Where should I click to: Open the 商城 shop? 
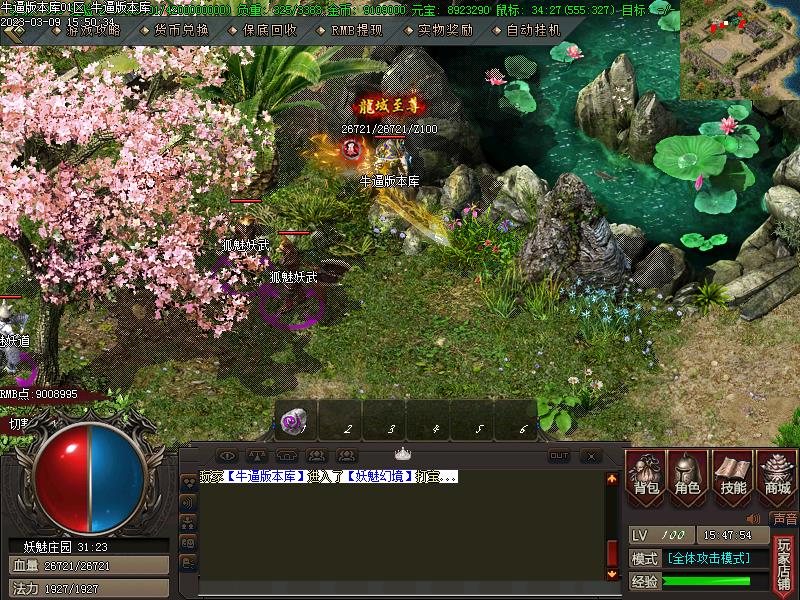[x=776, y=474]
